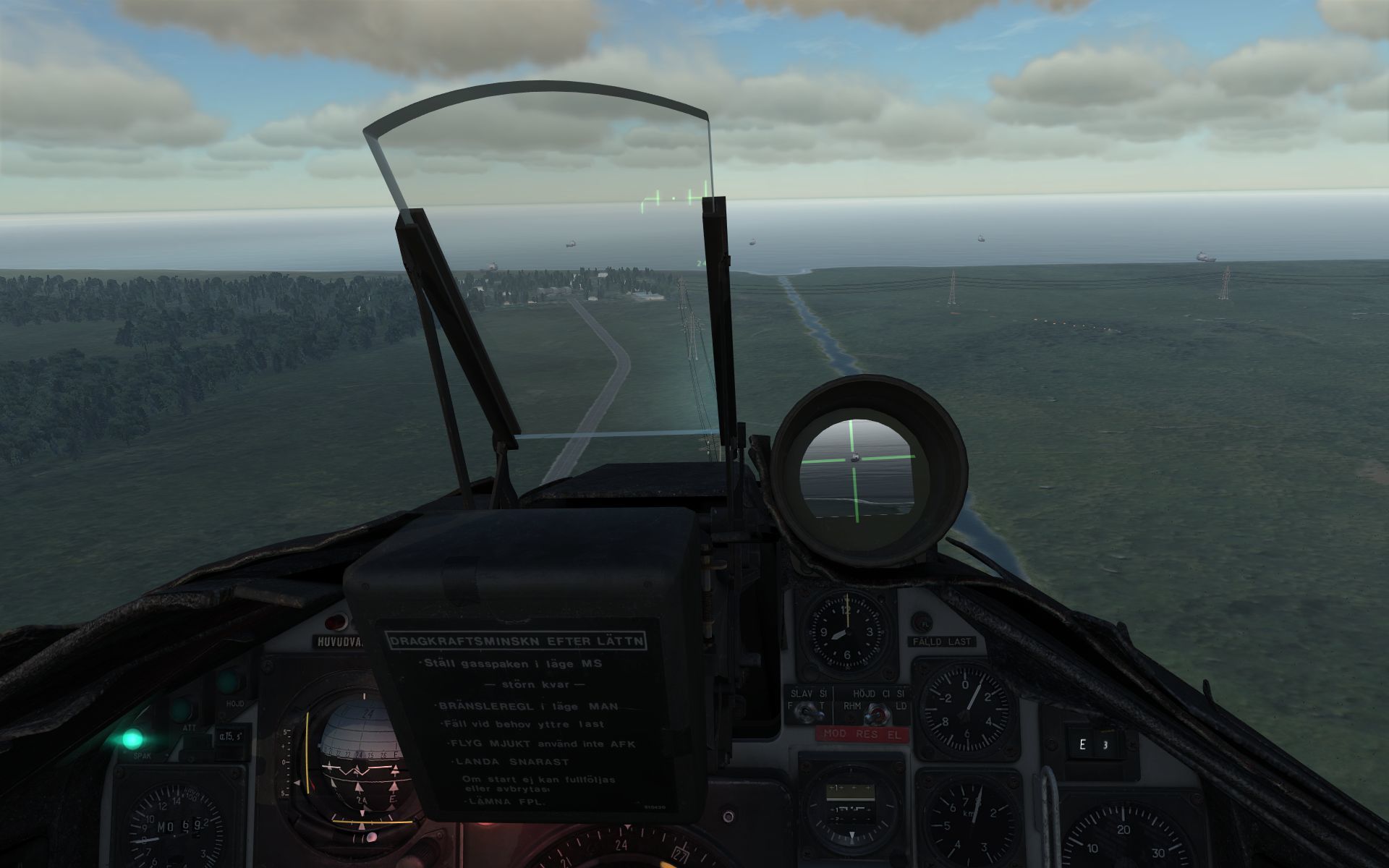
Task: Engage the ATT autopilot mode button
Action: (x=182, y=710)
